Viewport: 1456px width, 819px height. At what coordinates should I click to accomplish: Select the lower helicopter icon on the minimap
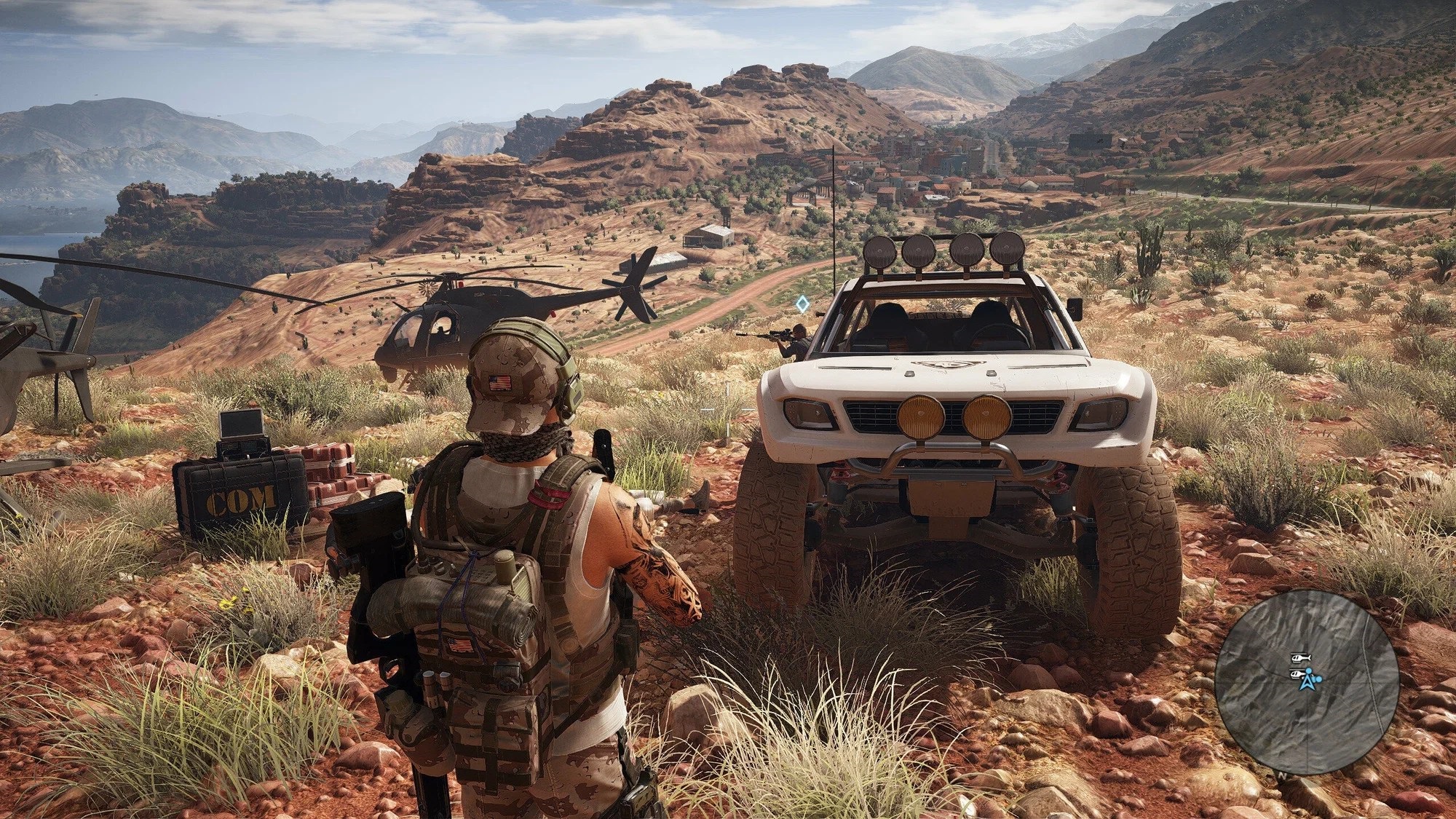coord(1297,674)
